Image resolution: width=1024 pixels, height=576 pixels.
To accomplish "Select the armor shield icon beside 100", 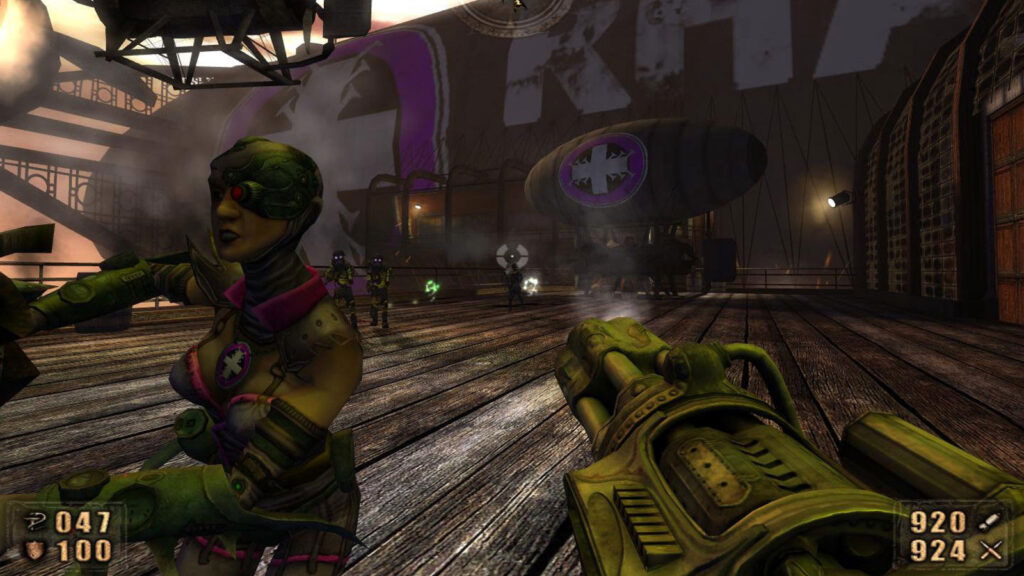I will tap(36, 549).
